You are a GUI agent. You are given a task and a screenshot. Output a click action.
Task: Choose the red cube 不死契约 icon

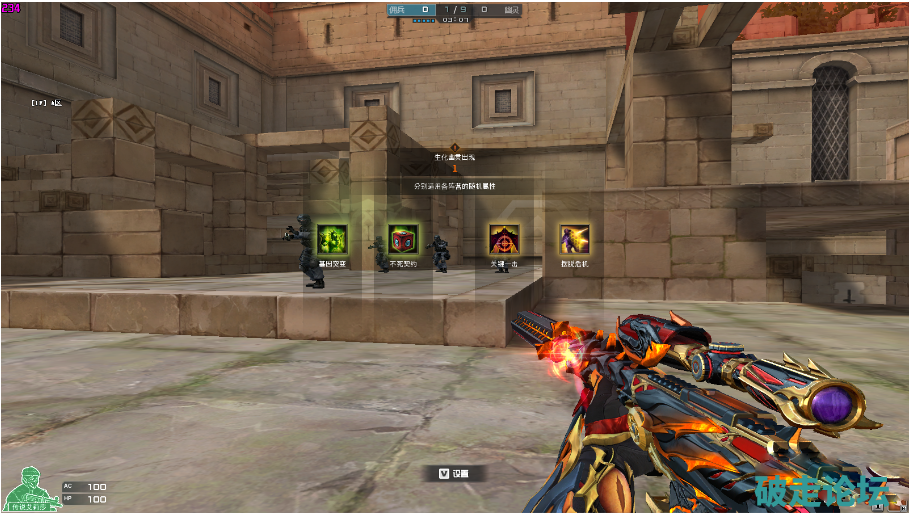(403, 239)
